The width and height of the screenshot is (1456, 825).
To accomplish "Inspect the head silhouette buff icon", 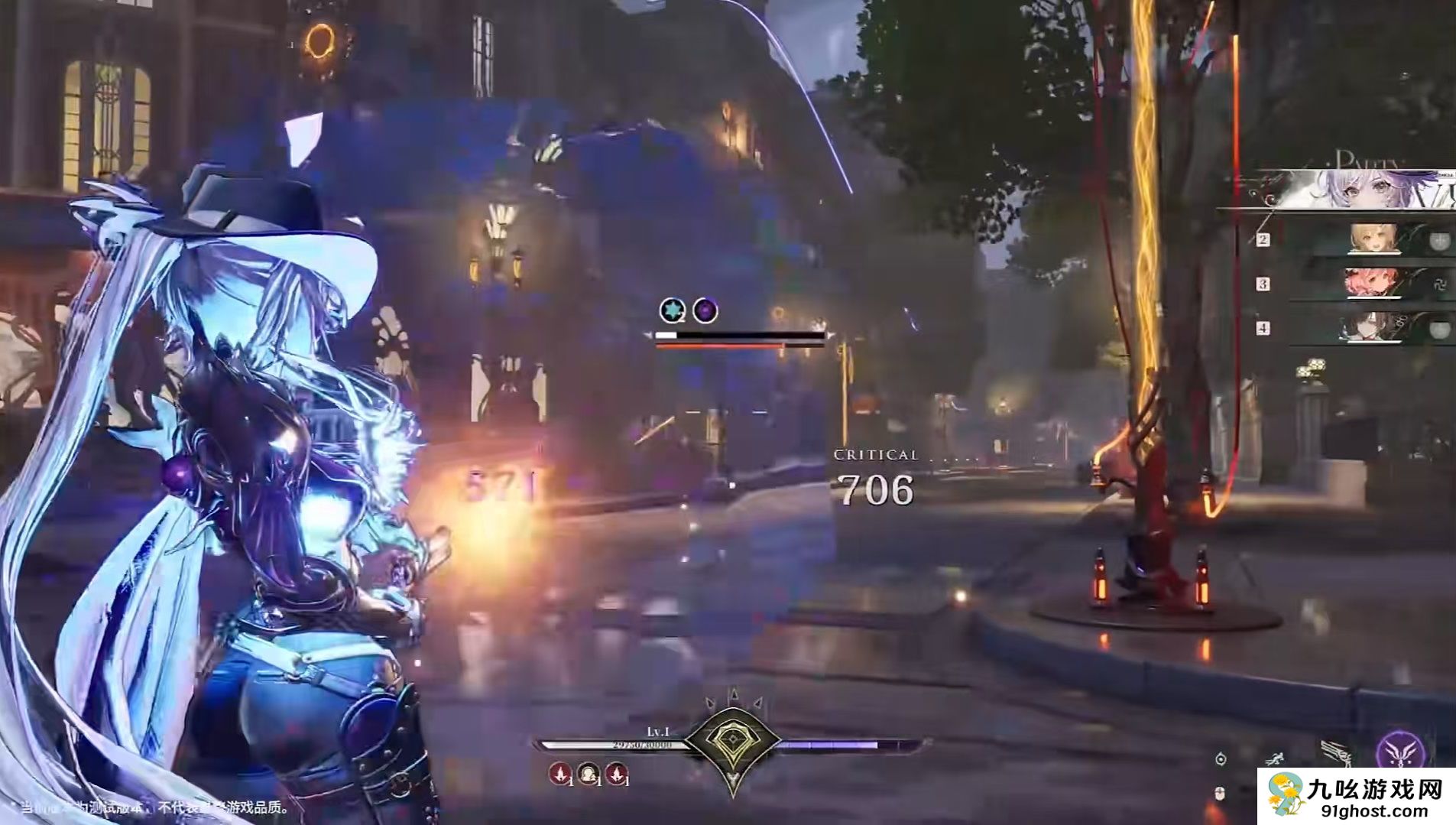I will tap(588, 774).
